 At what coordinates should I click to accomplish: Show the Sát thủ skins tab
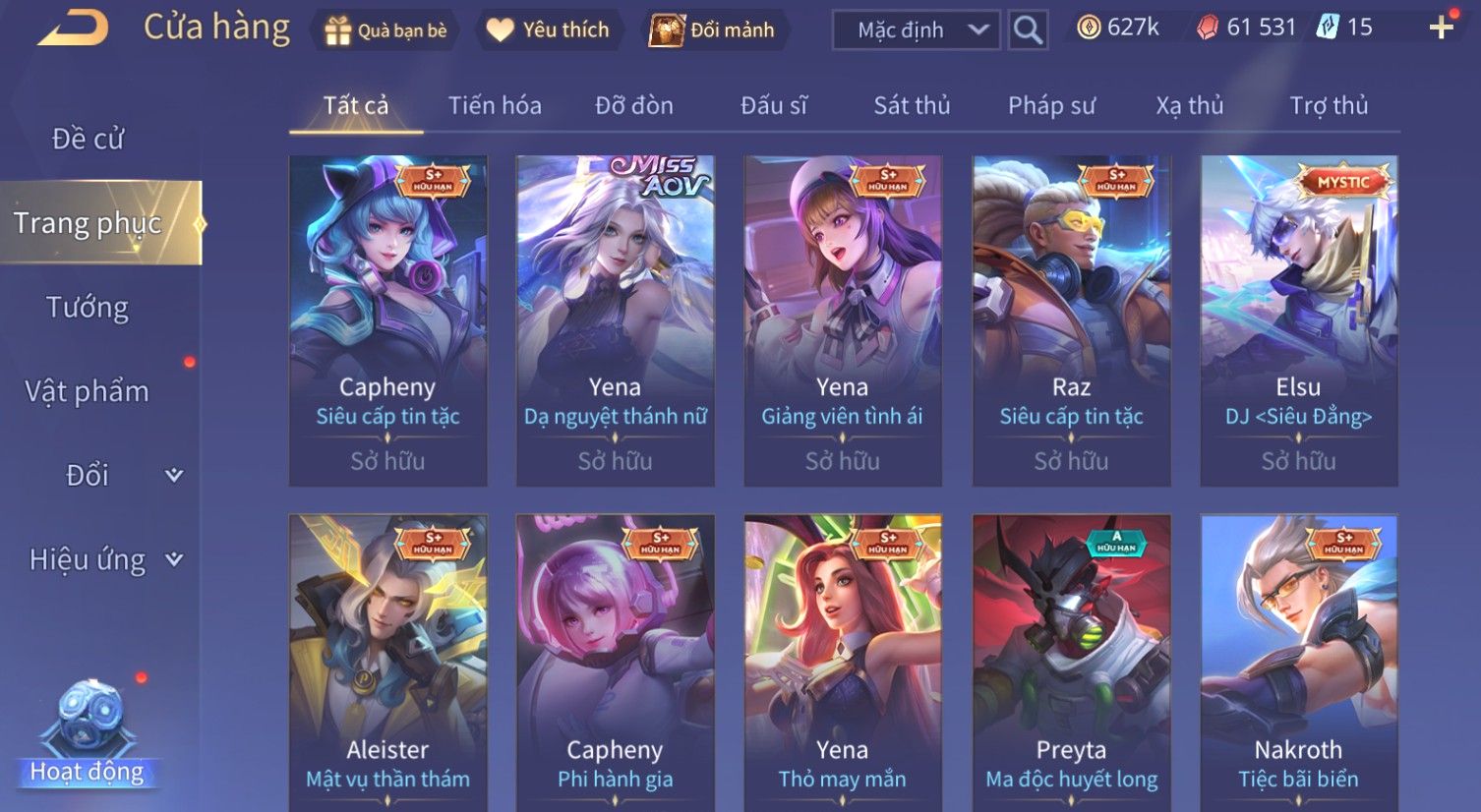(912, 105)
